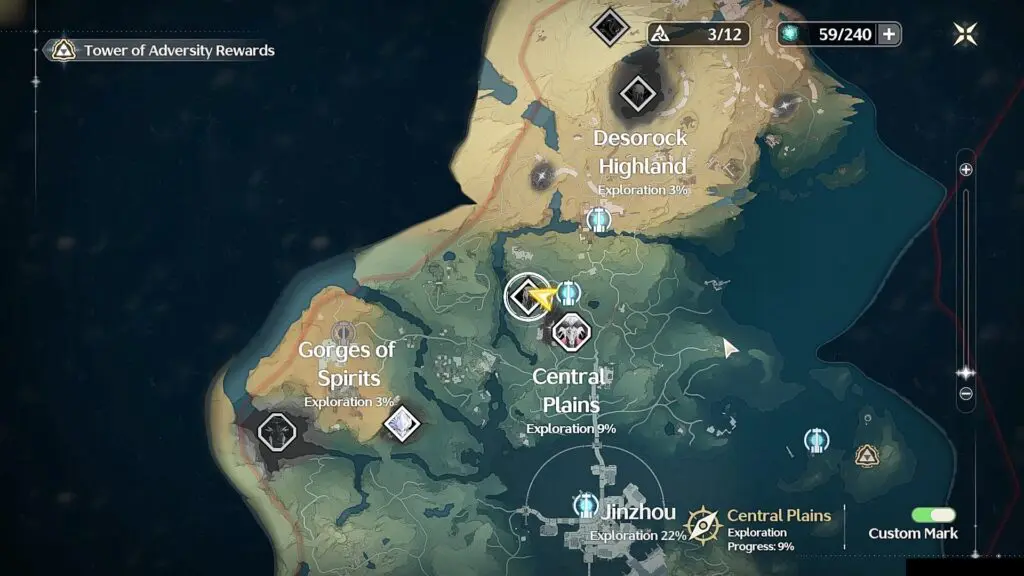The image size is (1024, 576).
Task: Select the dark beast marker in Gorges of Spirits
Action: pyautogui.click(x=277, y=432)
